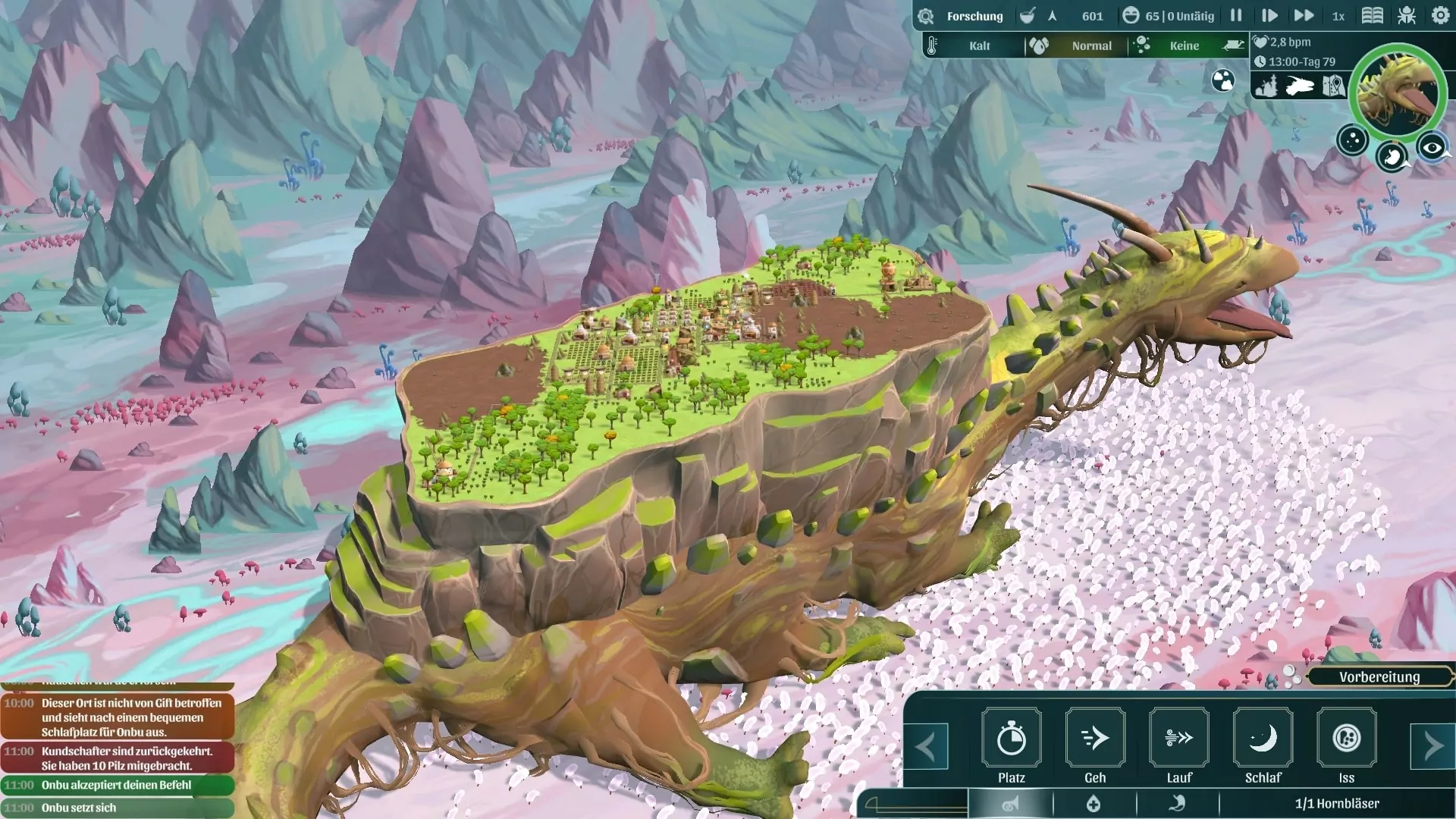Screen dimensions: 1456x819
Task: Set game speed to normal play
Action: point(1269,15)
